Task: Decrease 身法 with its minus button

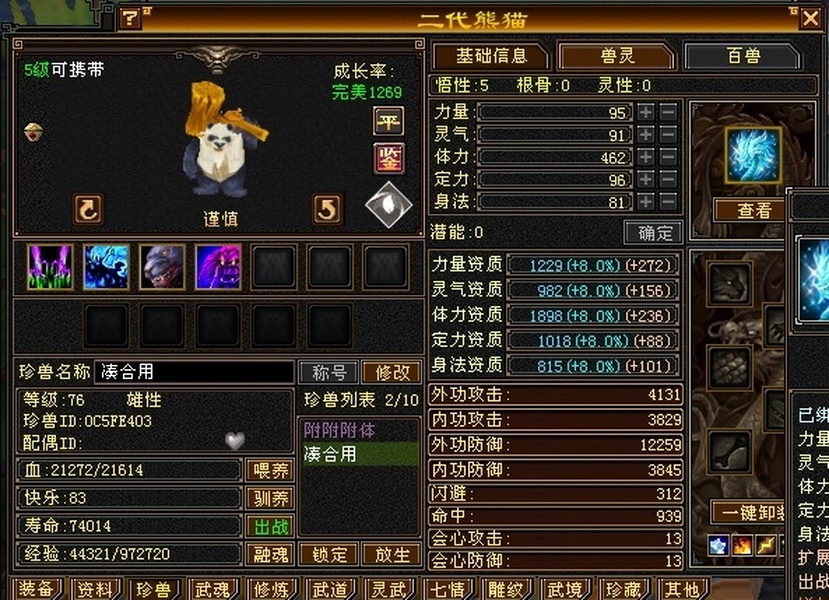Action: tap(668, 202)
